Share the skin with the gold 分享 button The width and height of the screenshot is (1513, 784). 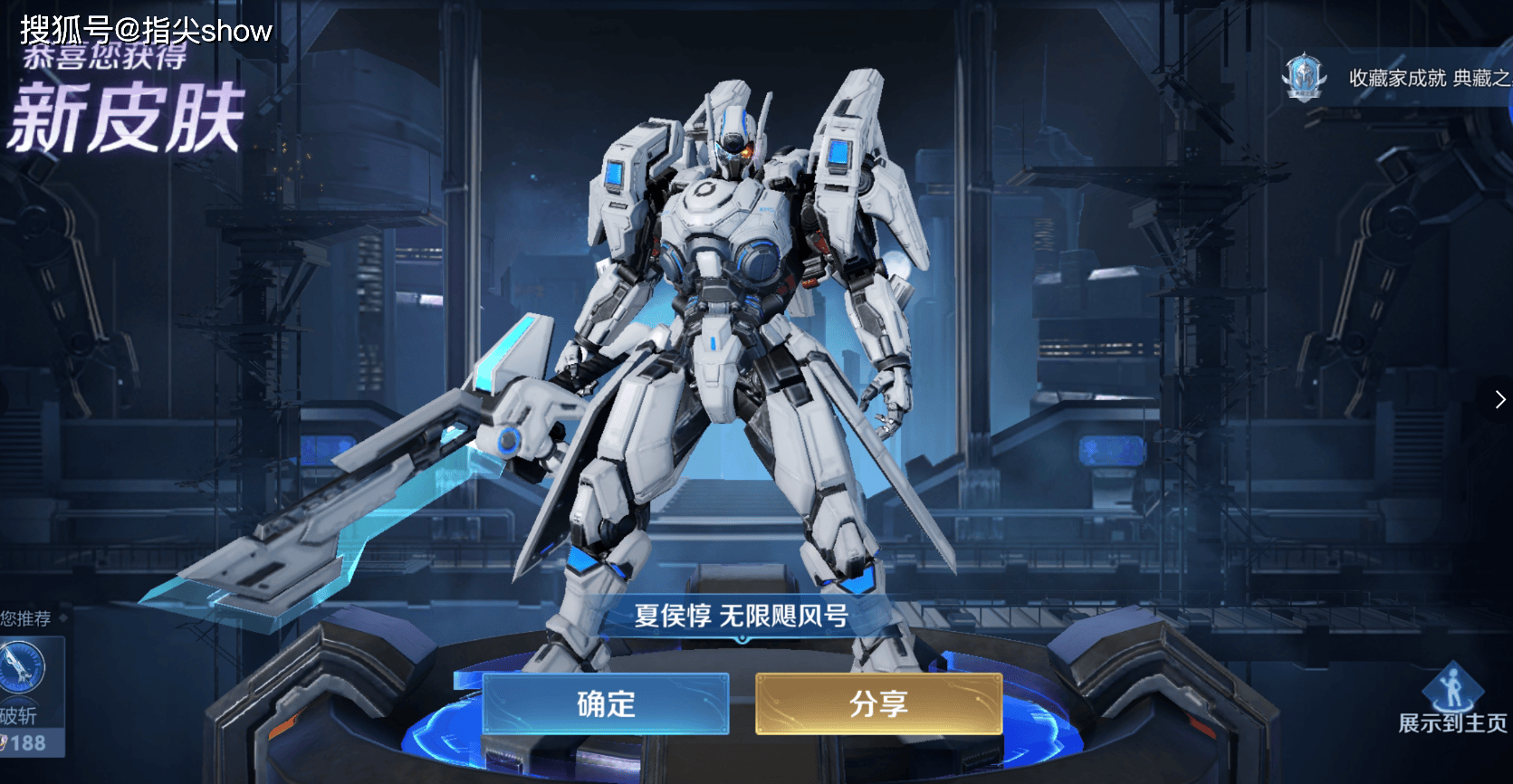pos(878,703)
